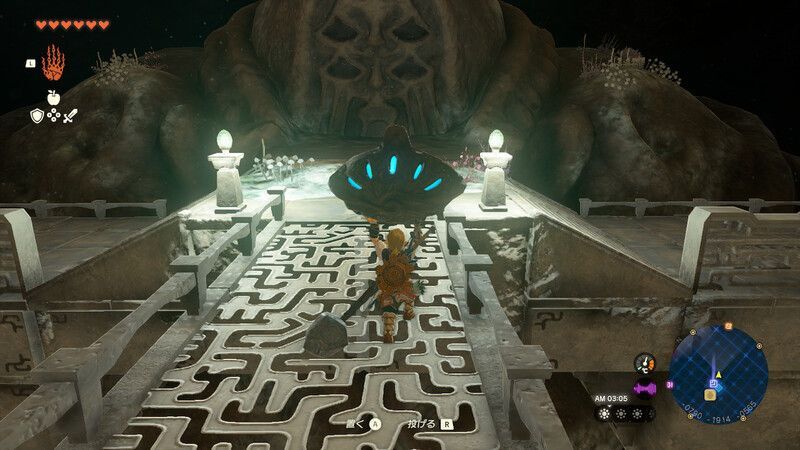Select the orange marker on minimap's top edge
This screenshot has width=800, height=450.
[727, 326]
